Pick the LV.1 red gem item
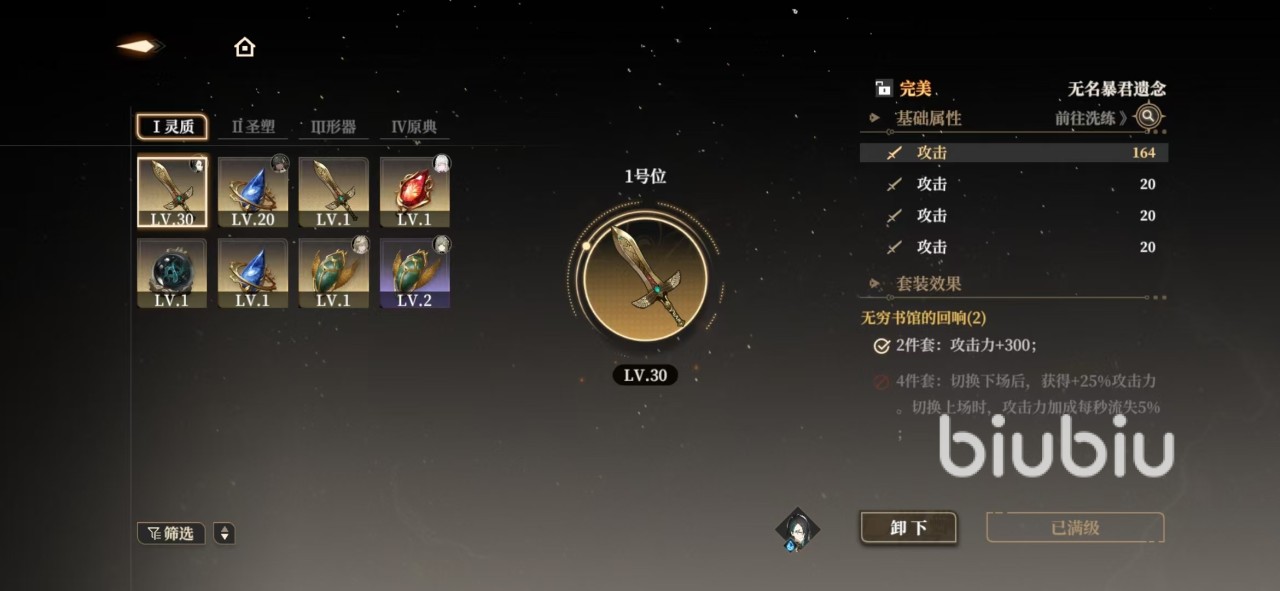The width and height of the screenshot is (1280, 591). pos(414,192)
